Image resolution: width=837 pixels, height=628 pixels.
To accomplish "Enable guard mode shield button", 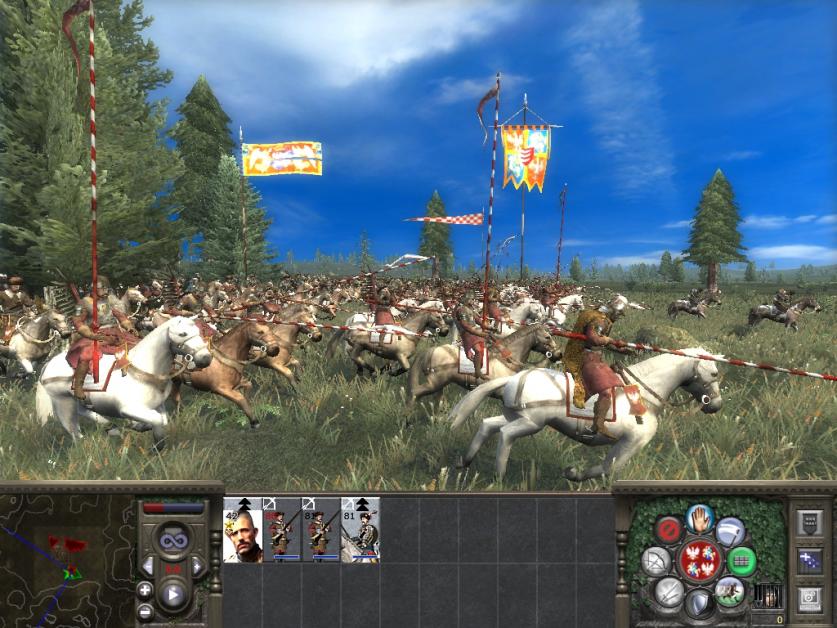I will click(x=699, y=602).
